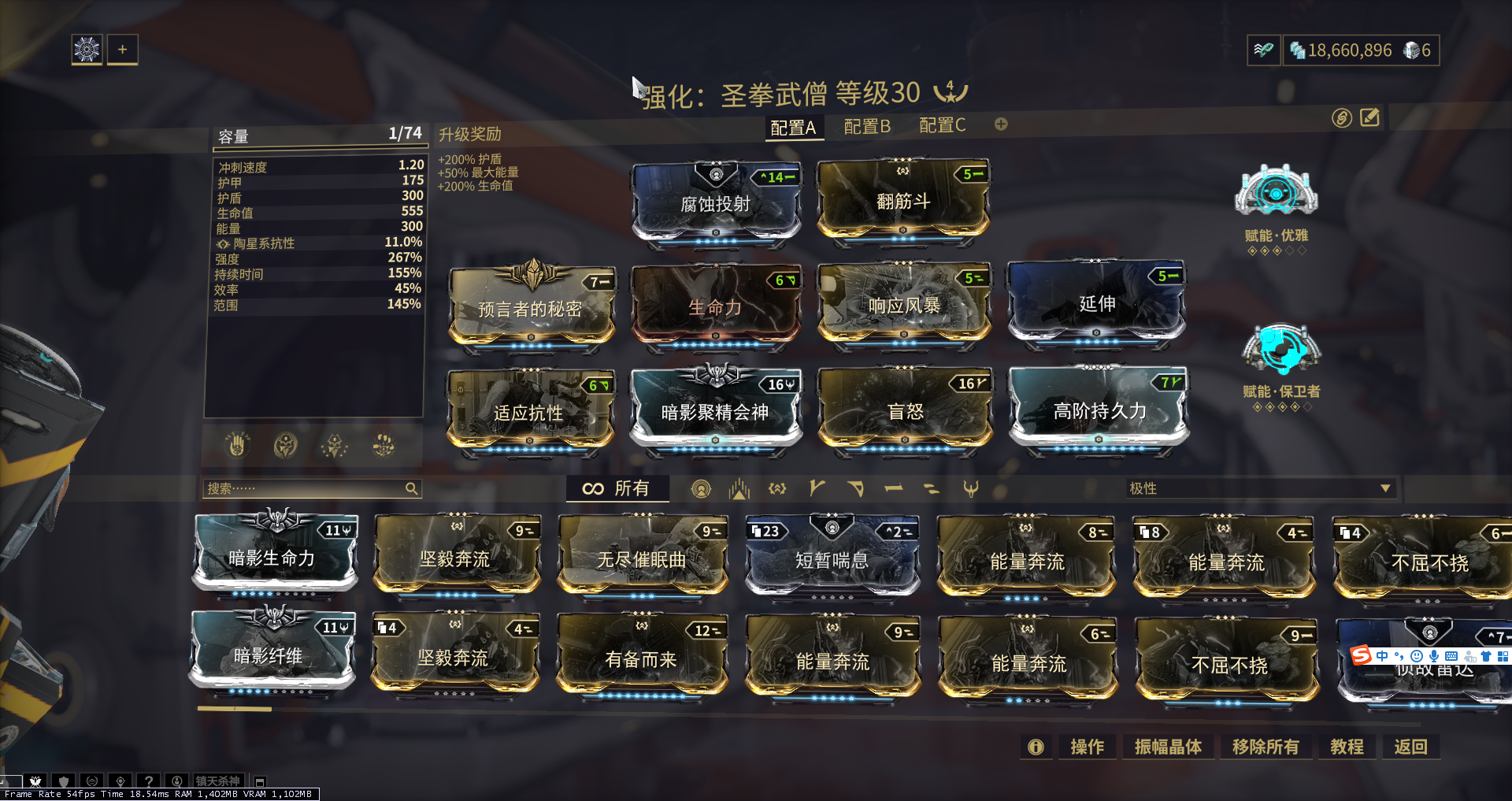The width and height of the screenshot is (1512, 801).
Task: Open the 赋能·优雅 arcane slot
Action: 1276,191
